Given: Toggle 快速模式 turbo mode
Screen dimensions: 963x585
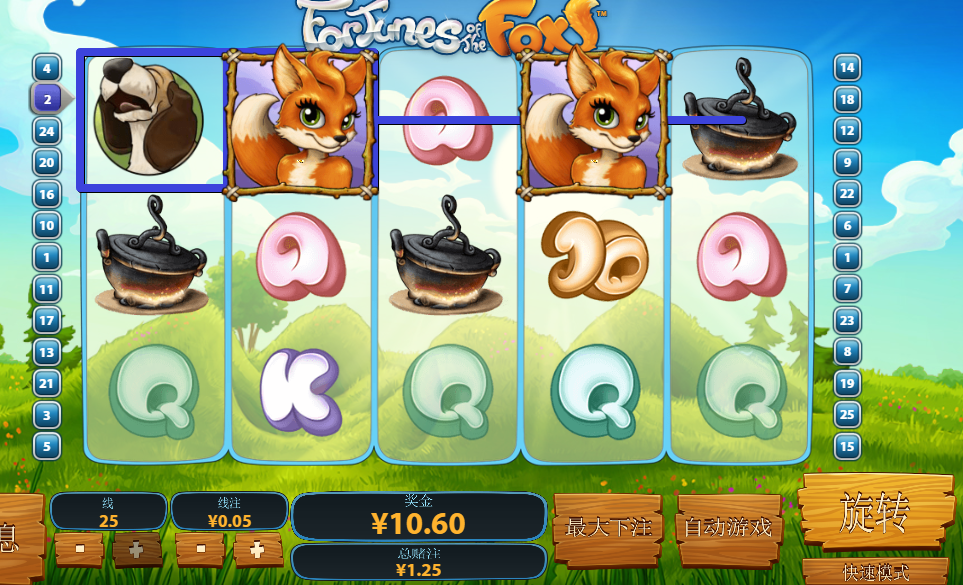Looking at the screenshot, I should click(x=875, y=573).
